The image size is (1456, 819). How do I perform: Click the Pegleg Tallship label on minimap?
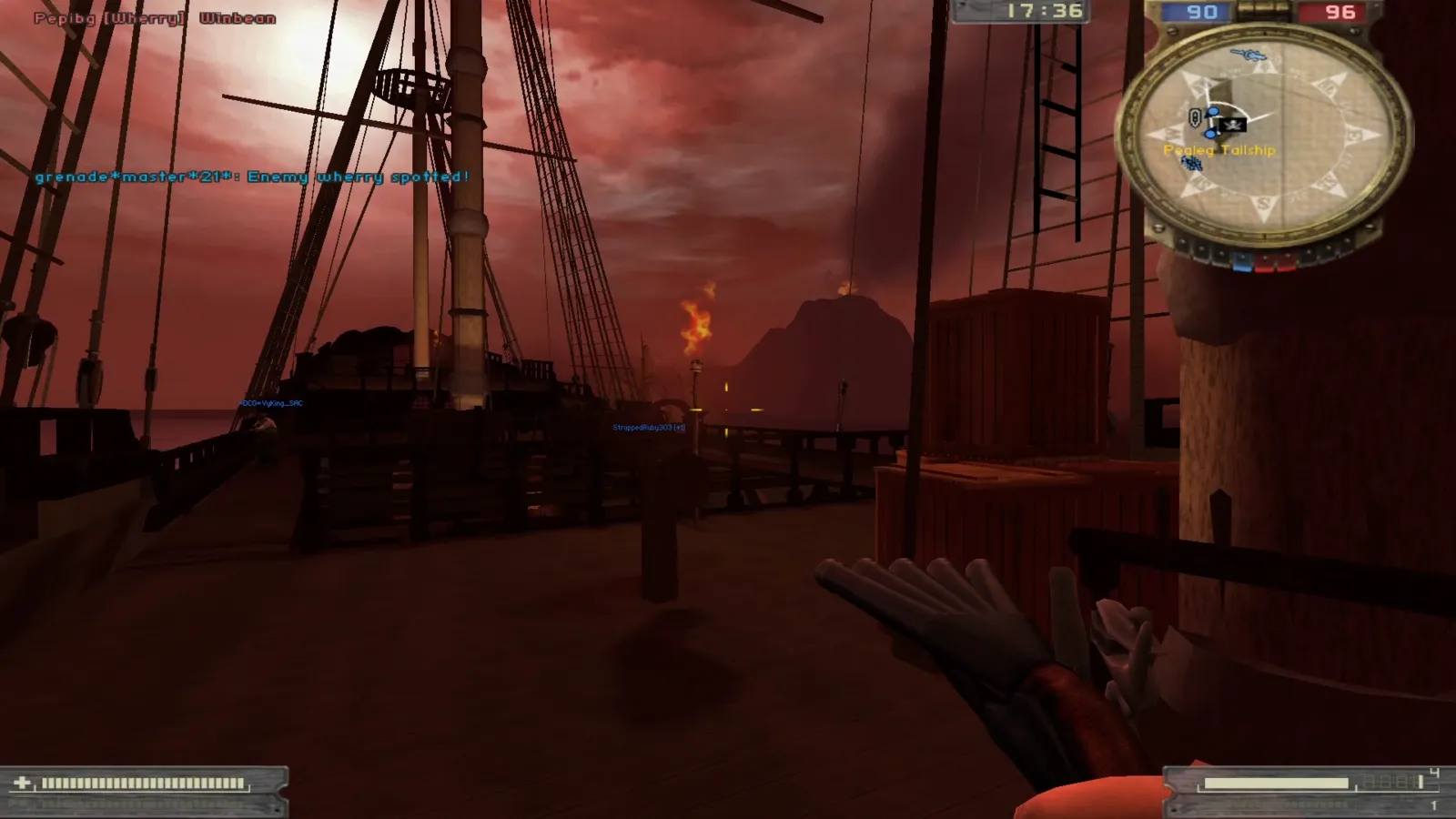(1219, 150)
